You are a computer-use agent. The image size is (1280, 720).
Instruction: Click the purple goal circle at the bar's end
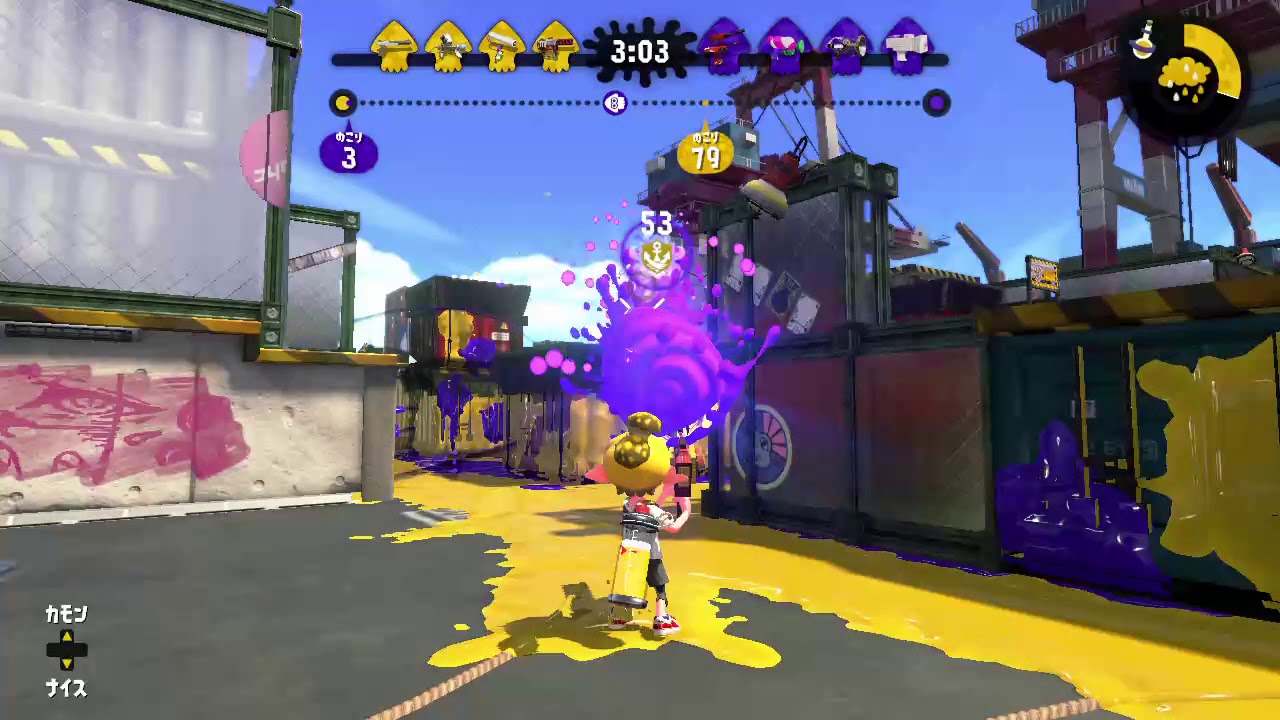[936, 104]
